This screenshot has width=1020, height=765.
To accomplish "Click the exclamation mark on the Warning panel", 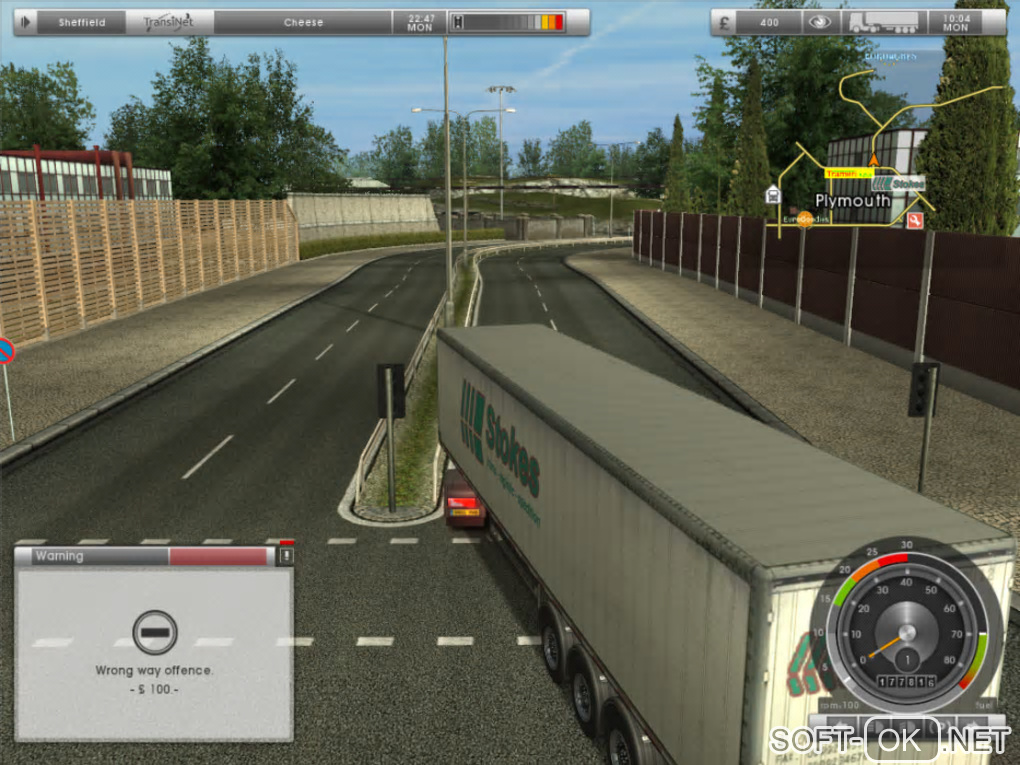I will pos(286,555).
